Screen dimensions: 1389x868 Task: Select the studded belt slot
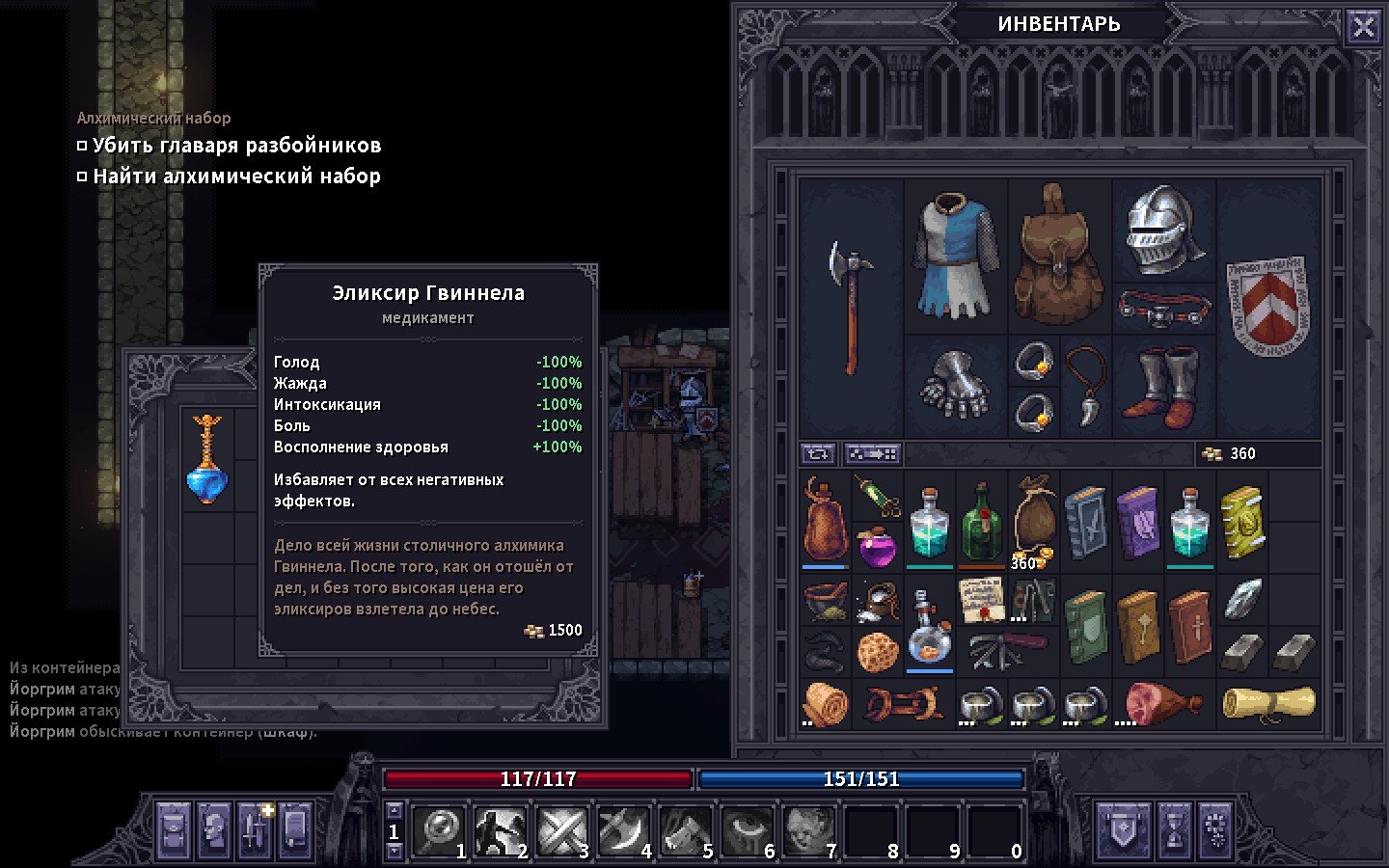point(1163,309)
